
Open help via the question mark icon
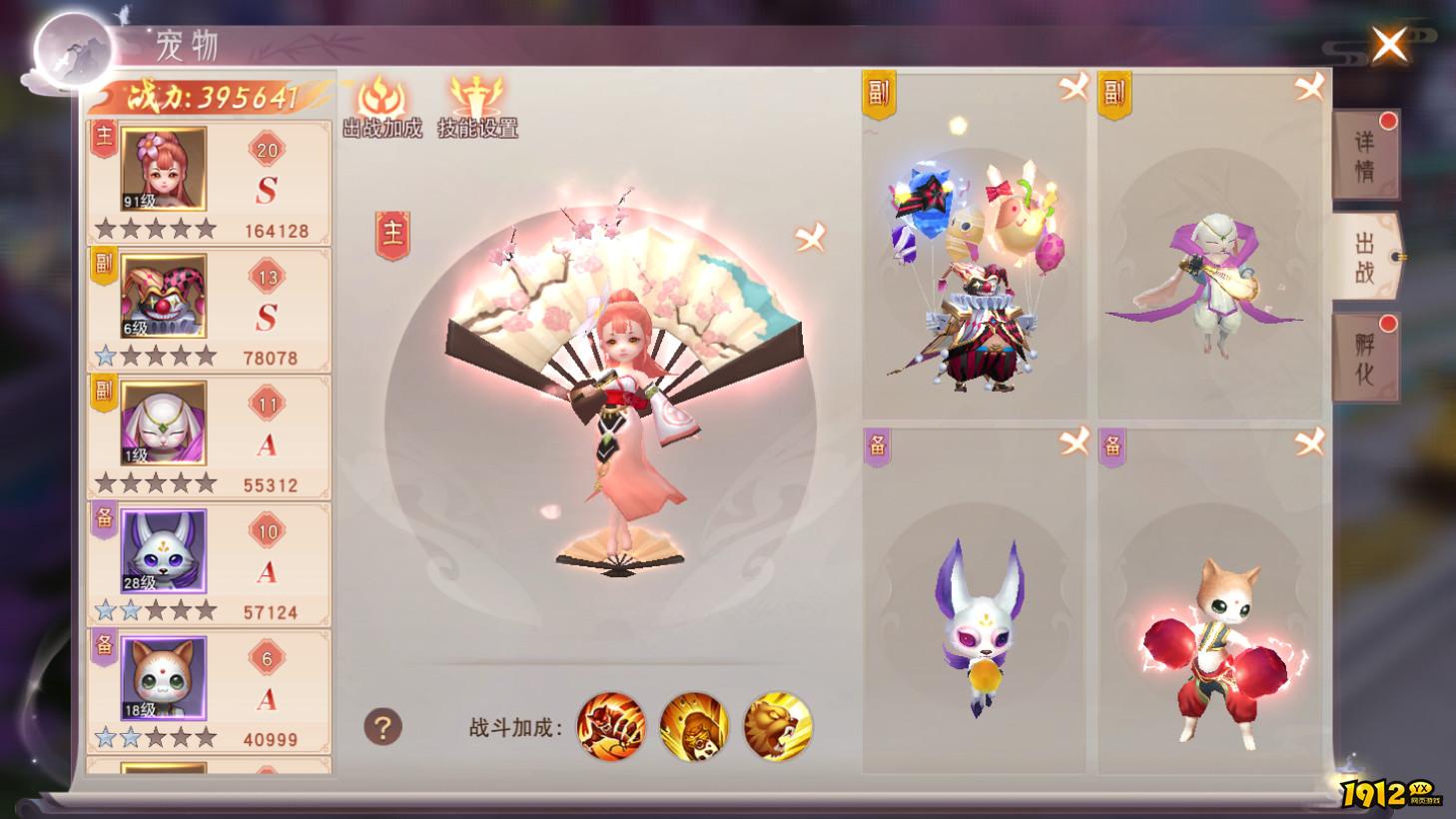click(x=380, y=725)
